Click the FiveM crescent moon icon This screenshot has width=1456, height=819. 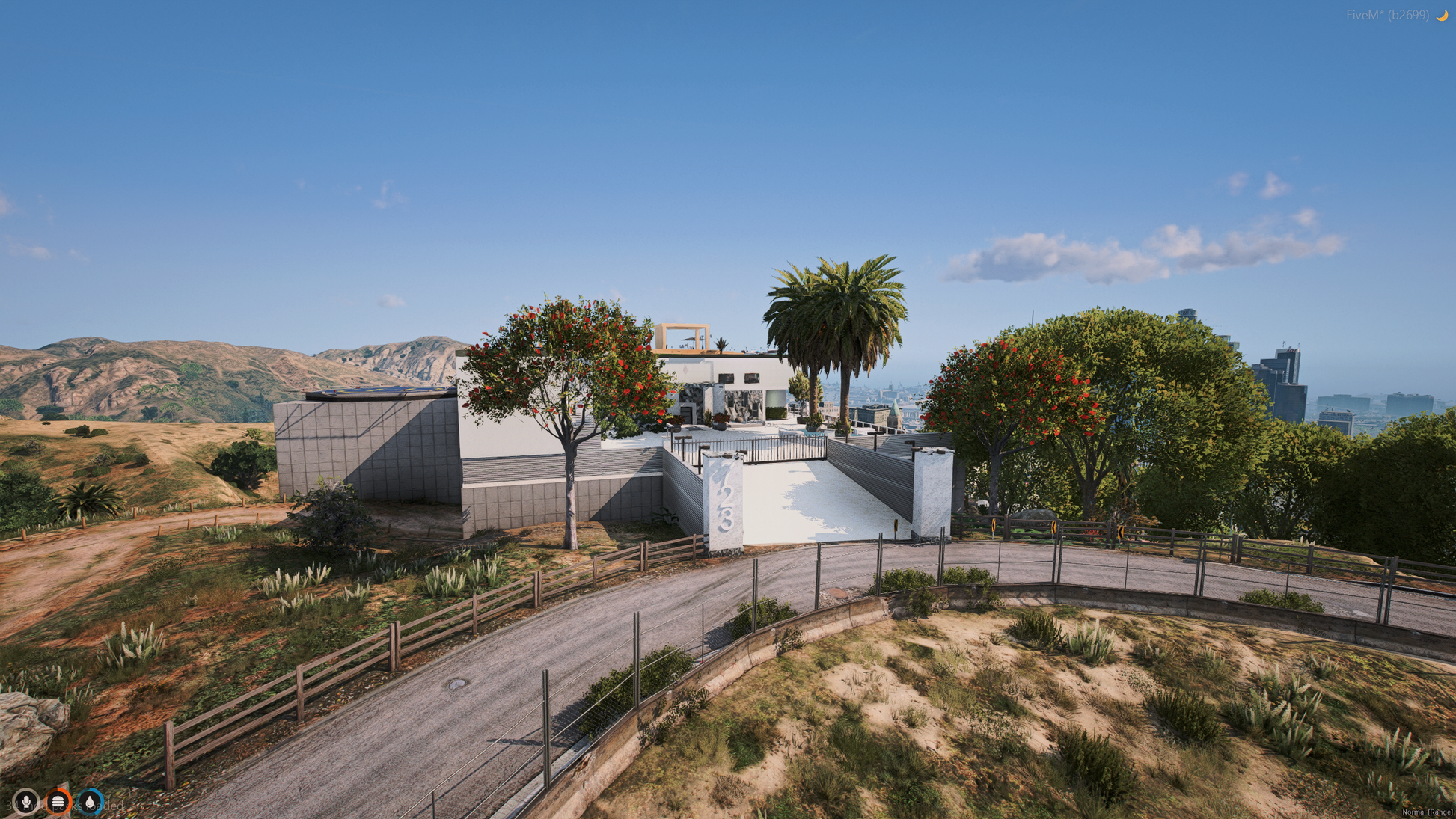click(x=1441, y=15)
